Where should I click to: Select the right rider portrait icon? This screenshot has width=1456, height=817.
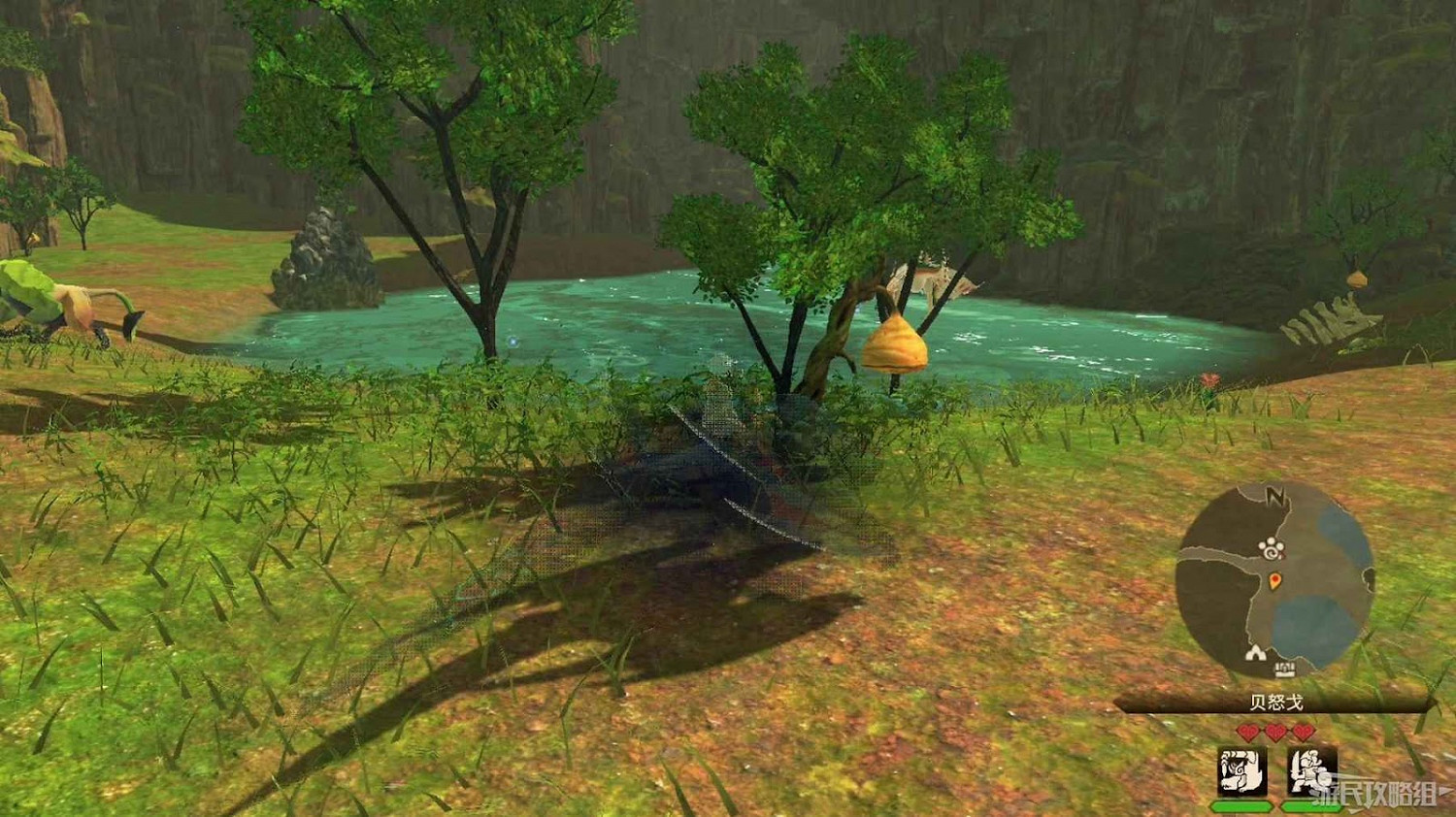(x=1310, y=770)
